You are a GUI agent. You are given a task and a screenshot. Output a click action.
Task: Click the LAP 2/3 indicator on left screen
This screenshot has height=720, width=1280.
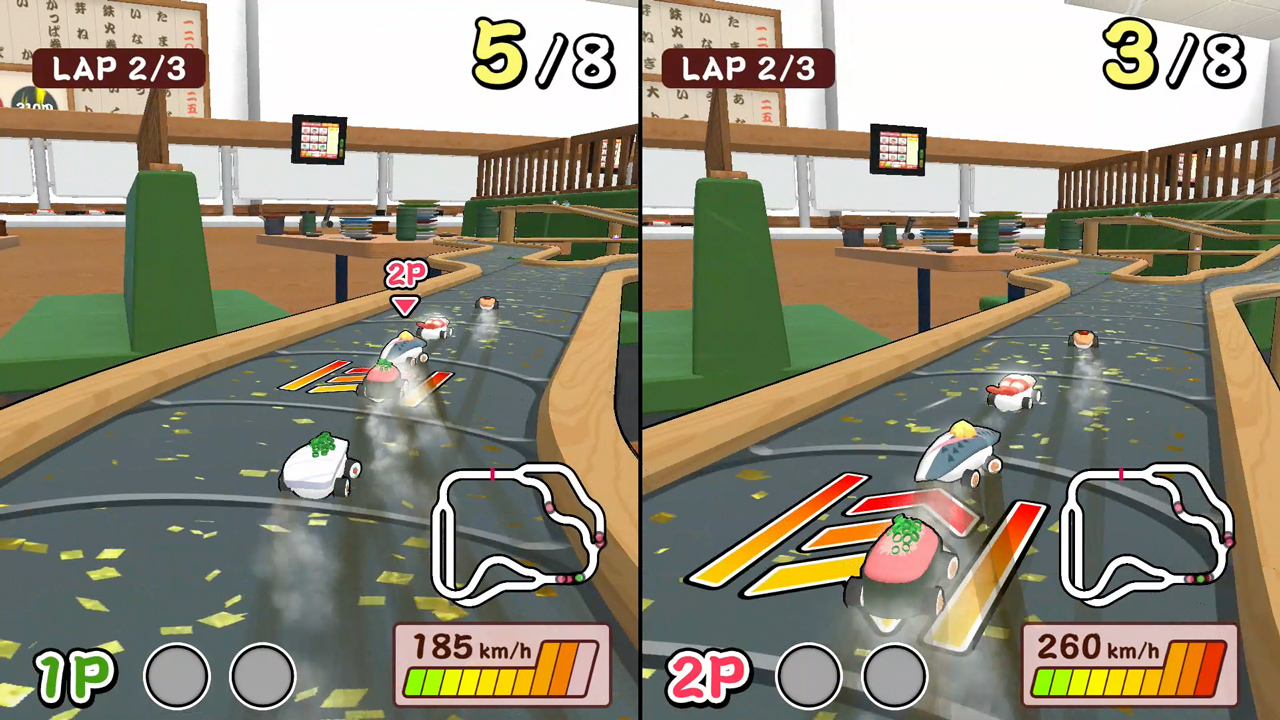click(120, 69)
